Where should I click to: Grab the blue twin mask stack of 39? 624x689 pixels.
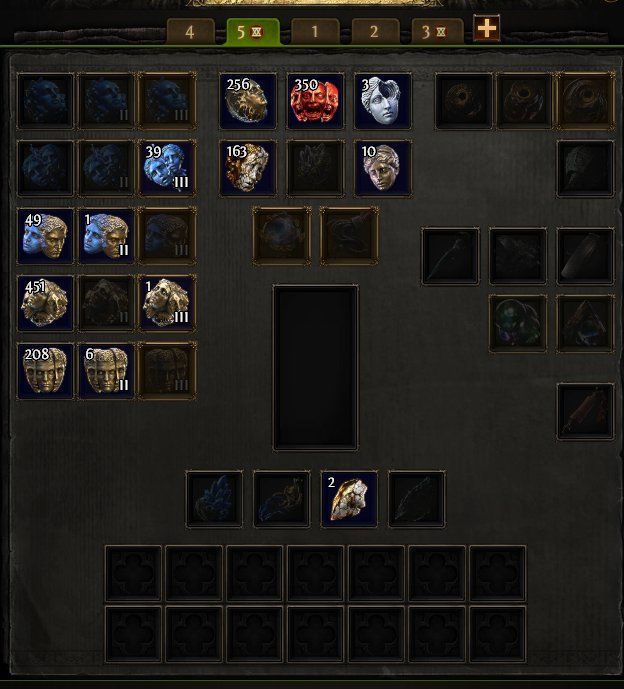pyautogui.click(x=167, y=167)
